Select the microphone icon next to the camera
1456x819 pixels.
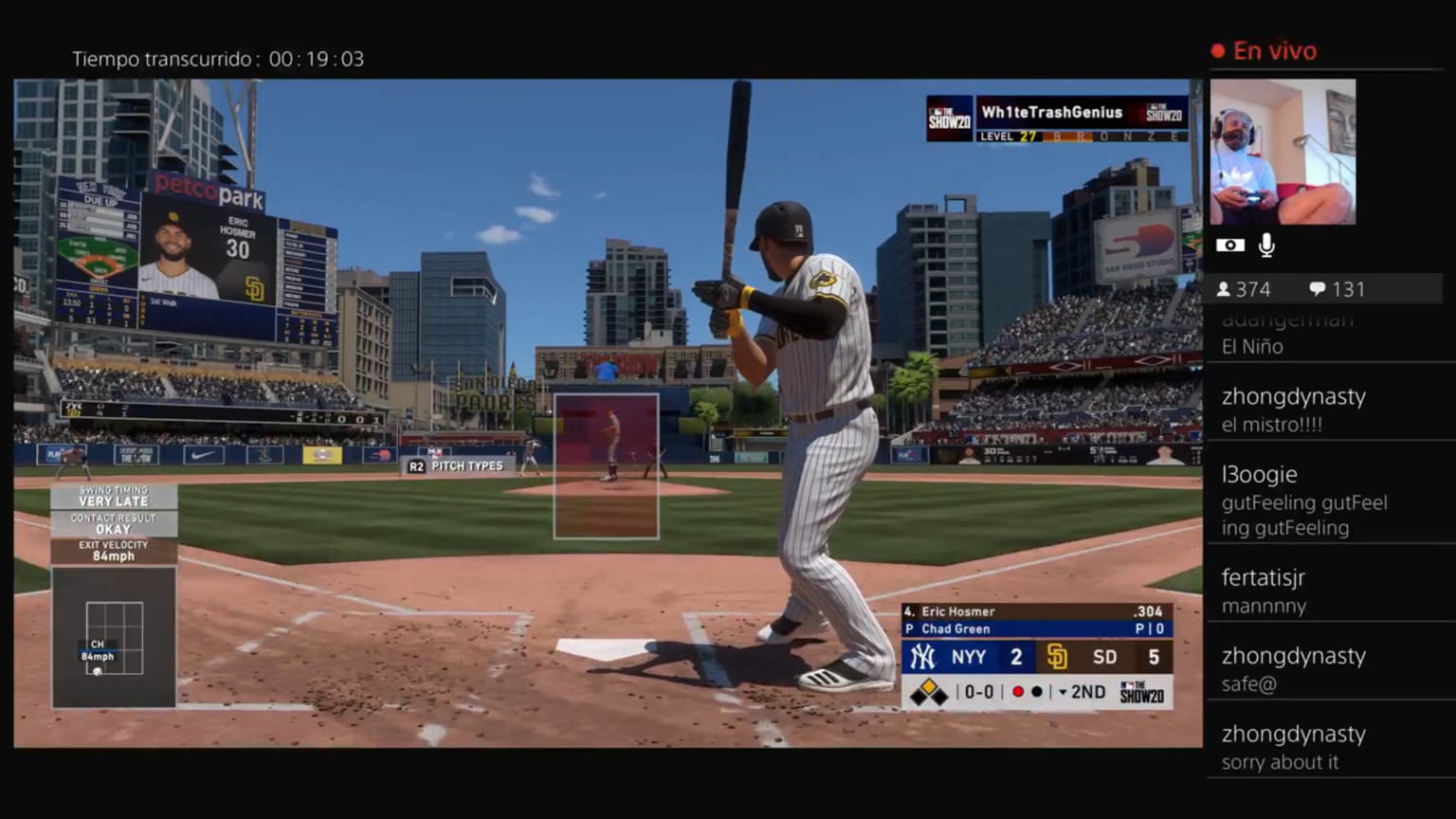click(1266, 245)
